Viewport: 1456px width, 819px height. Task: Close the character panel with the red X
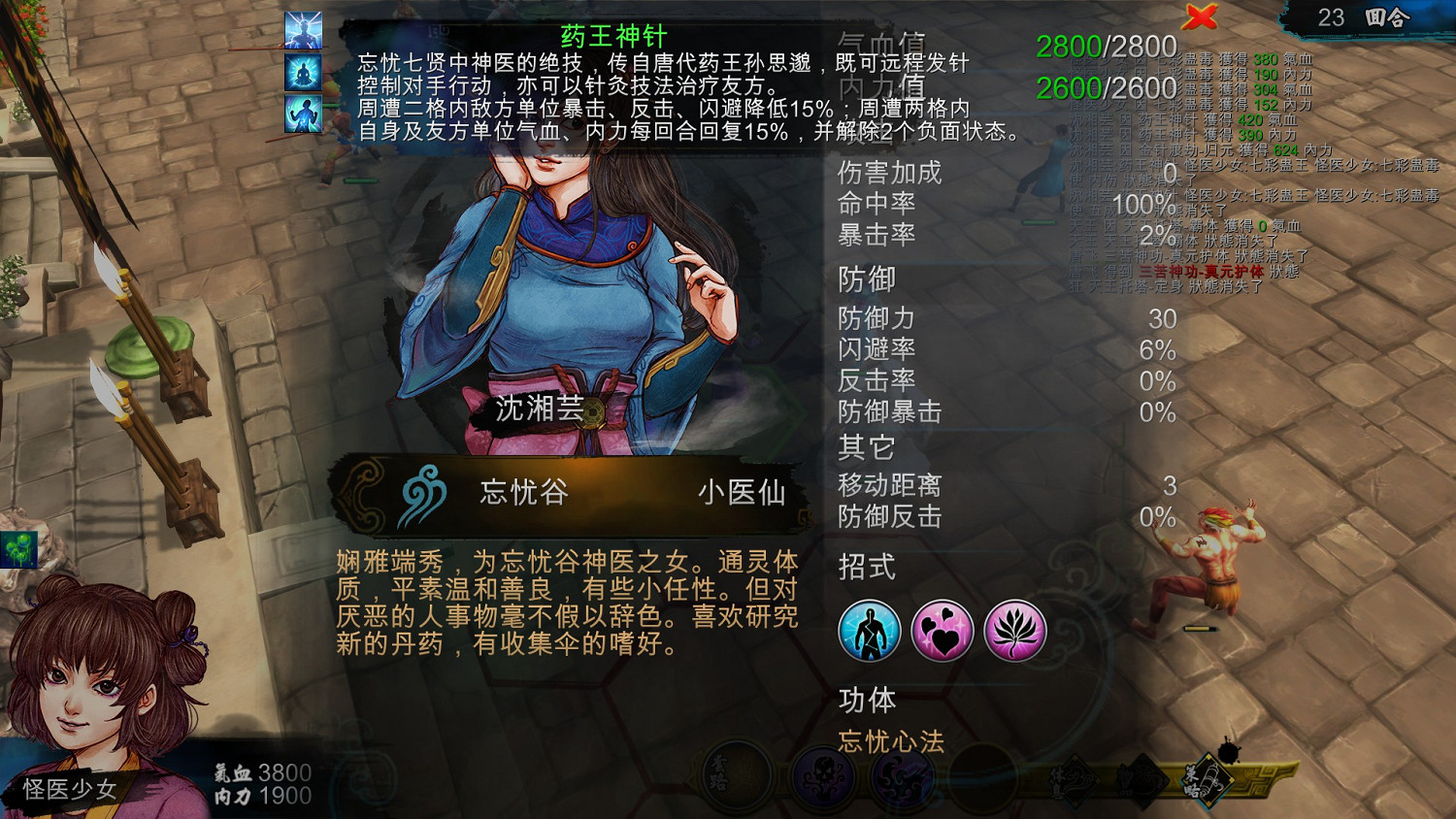click(x=1202, y=16)
